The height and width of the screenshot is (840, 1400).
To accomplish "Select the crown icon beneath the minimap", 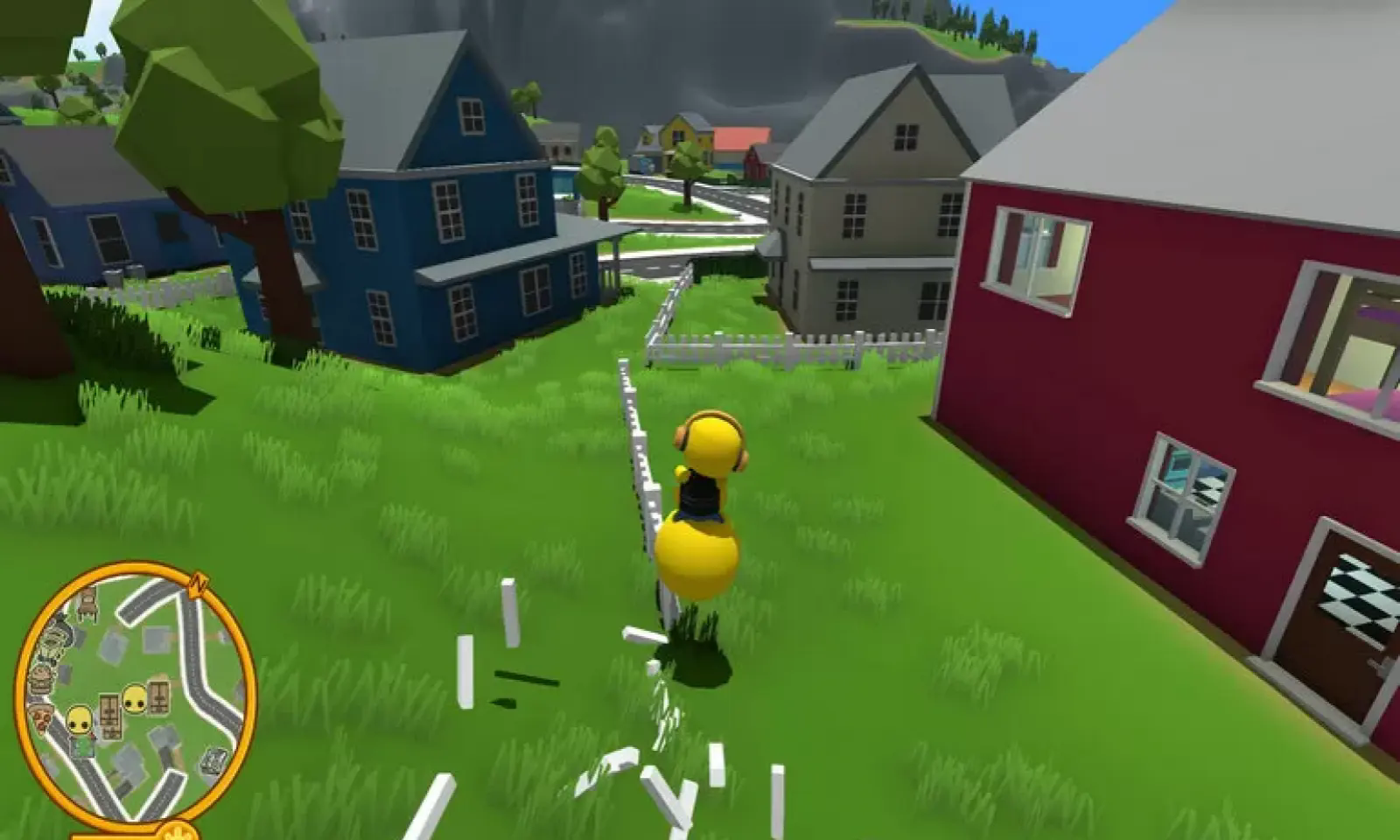I will coord(178,831).
